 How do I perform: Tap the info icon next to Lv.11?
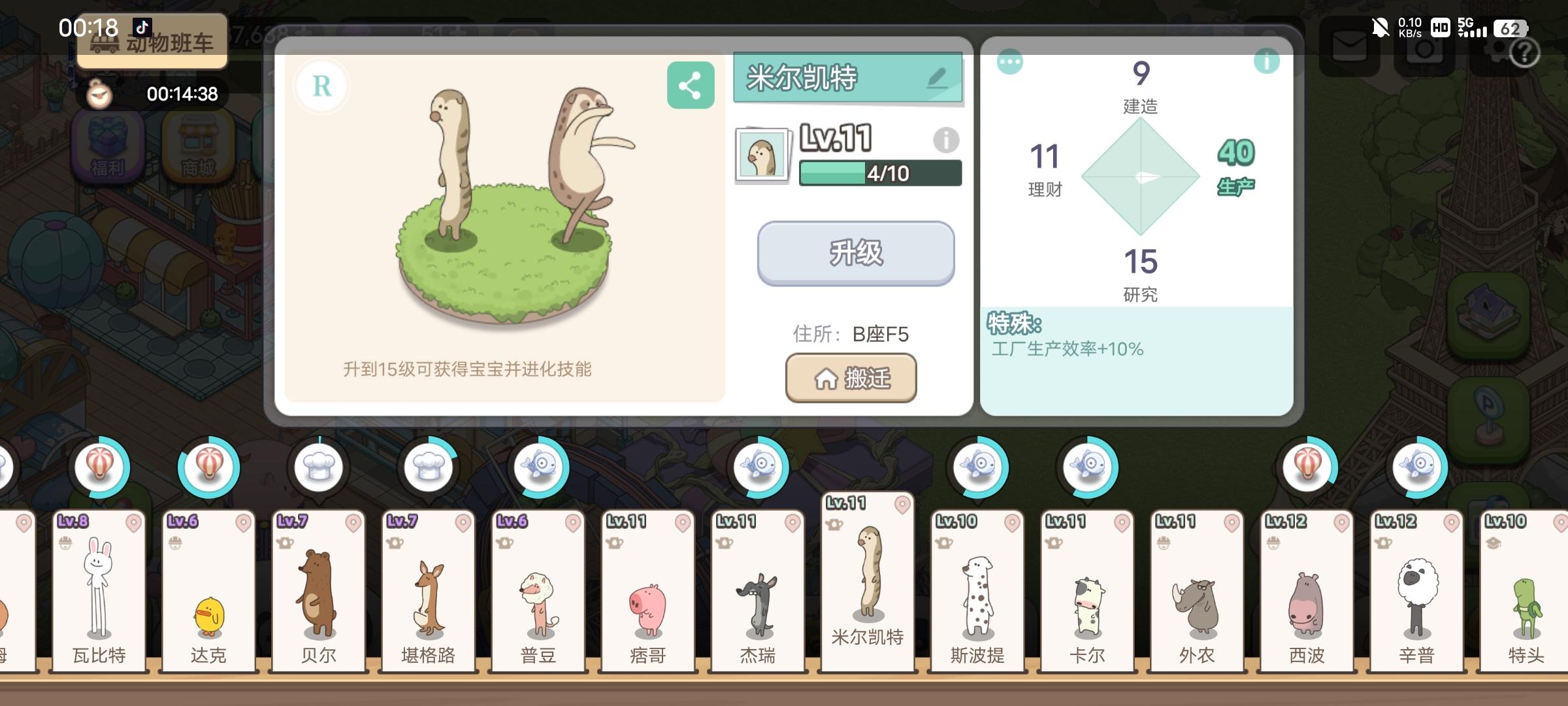(x=945, y=141)
